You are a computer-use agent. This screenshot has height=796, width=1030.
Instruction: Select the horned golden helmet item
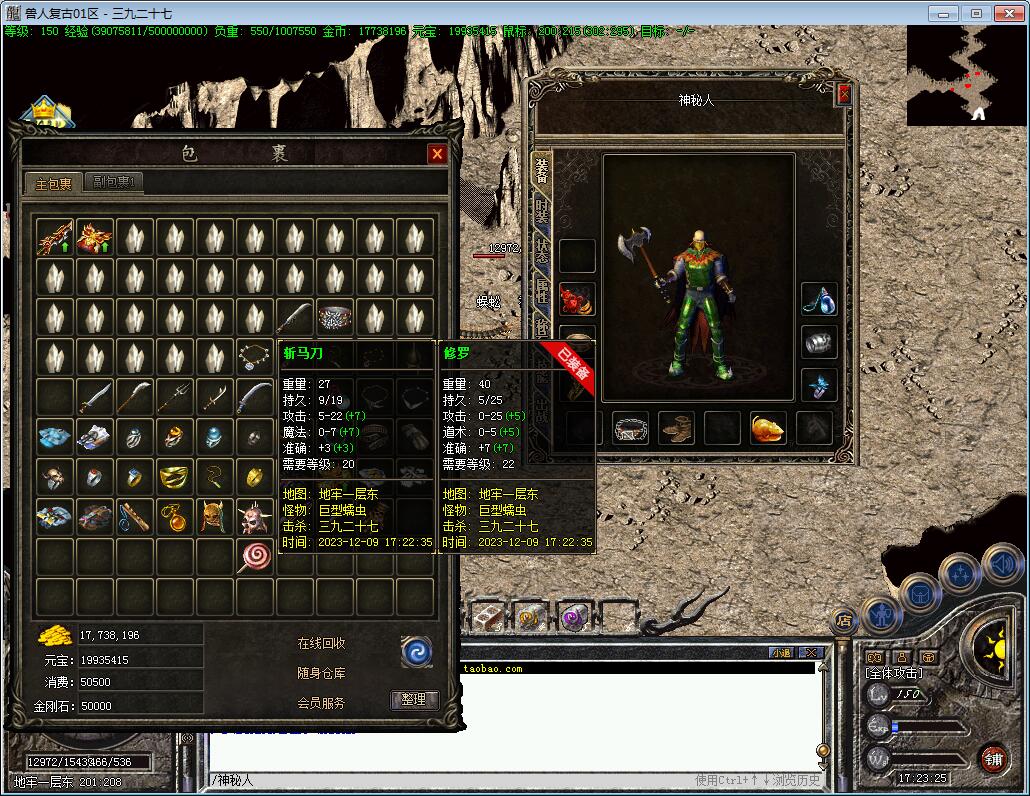point(214,516)
